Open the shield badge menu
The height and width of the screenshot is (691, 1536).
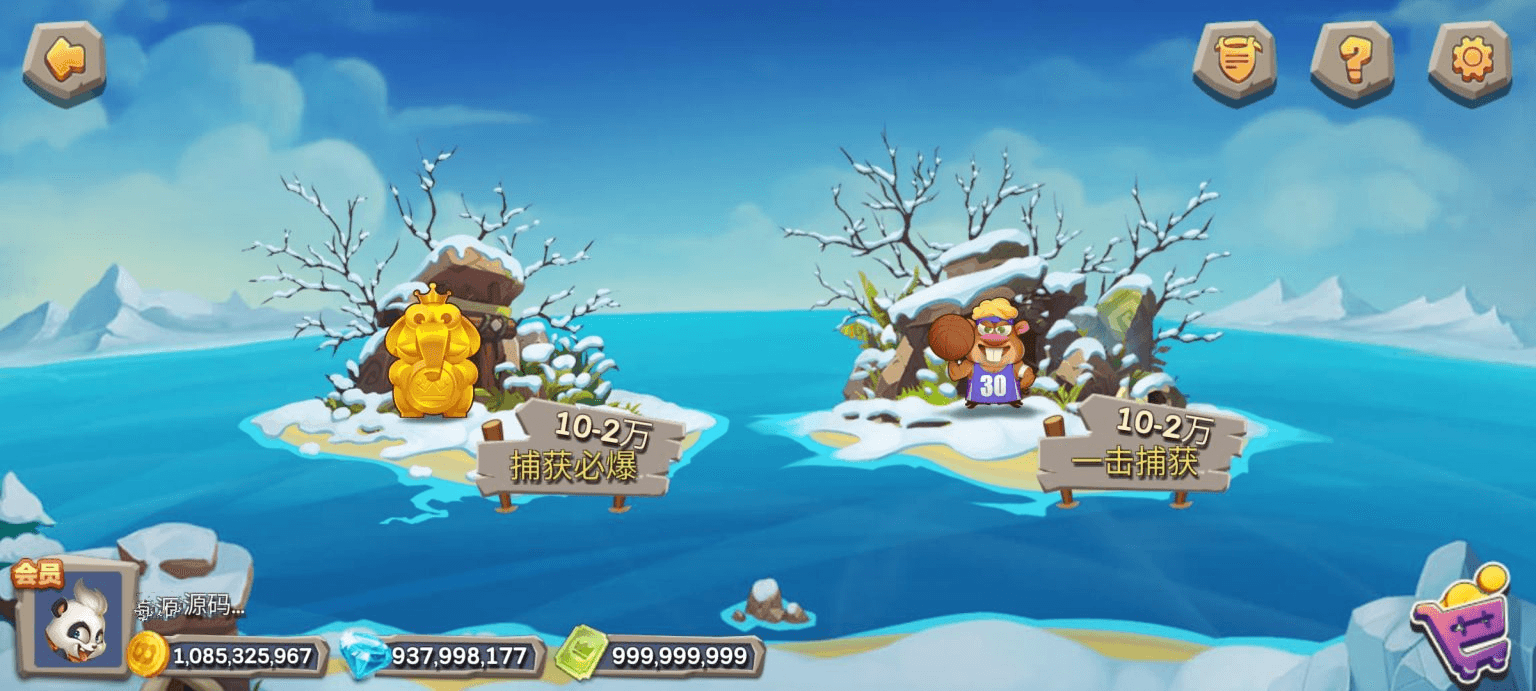1235,61
